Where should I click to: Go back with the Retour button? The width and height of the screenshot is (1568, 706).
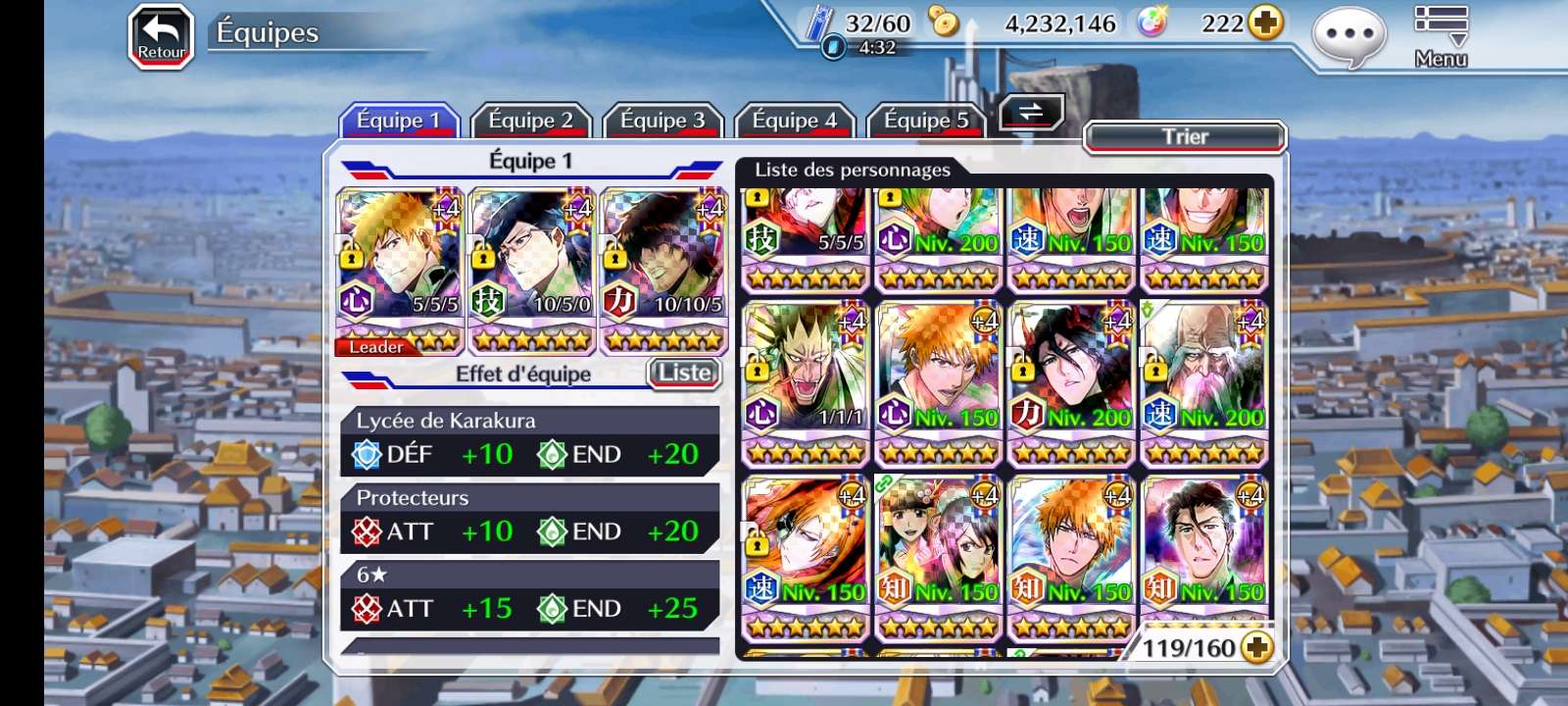click(162, 37)
